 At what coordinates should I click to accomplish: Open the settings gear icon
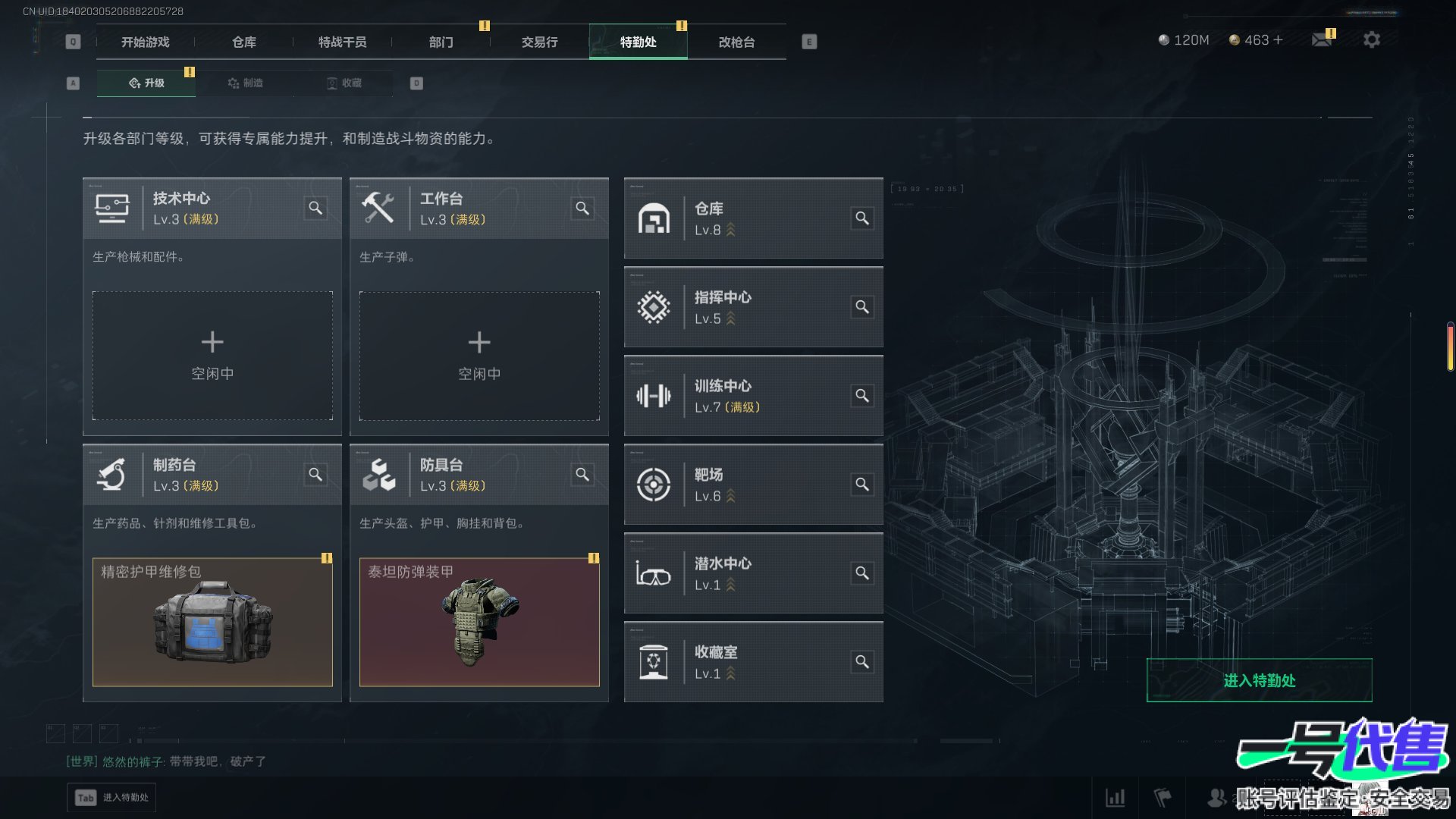coord(1371,39)
